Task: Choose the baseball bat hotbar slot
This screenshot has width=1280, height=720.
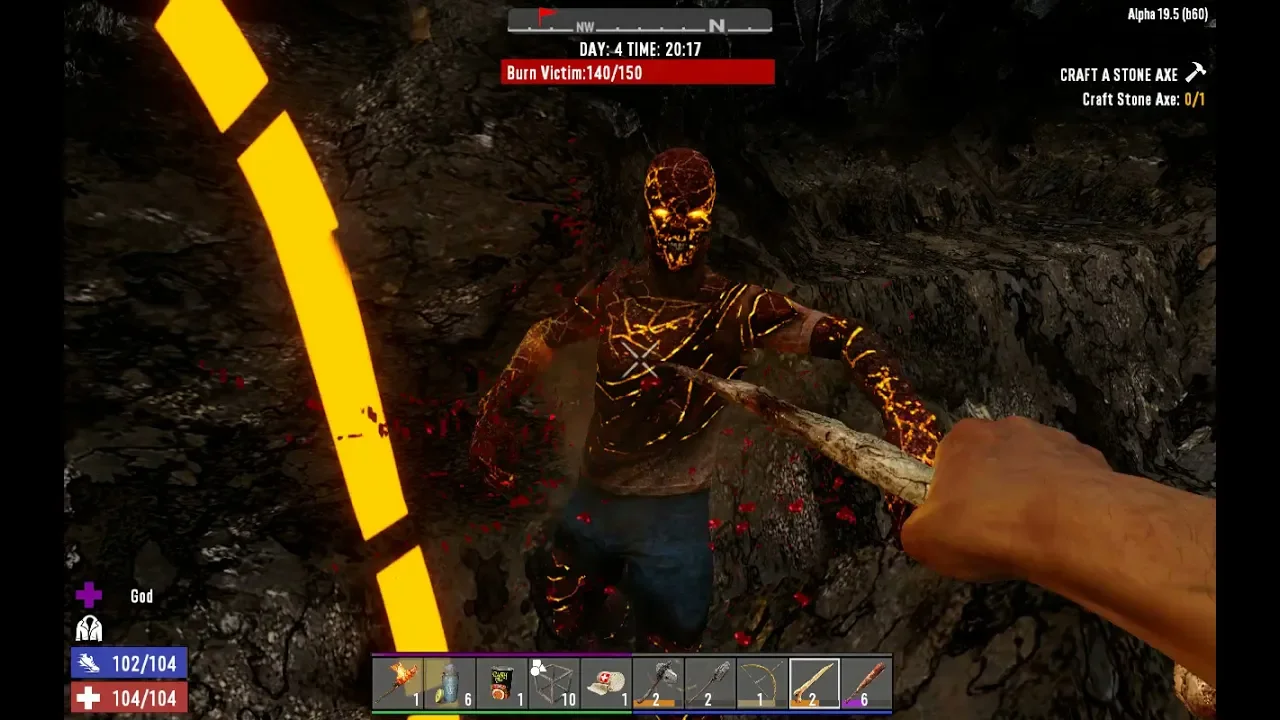Action: (866, 684)
